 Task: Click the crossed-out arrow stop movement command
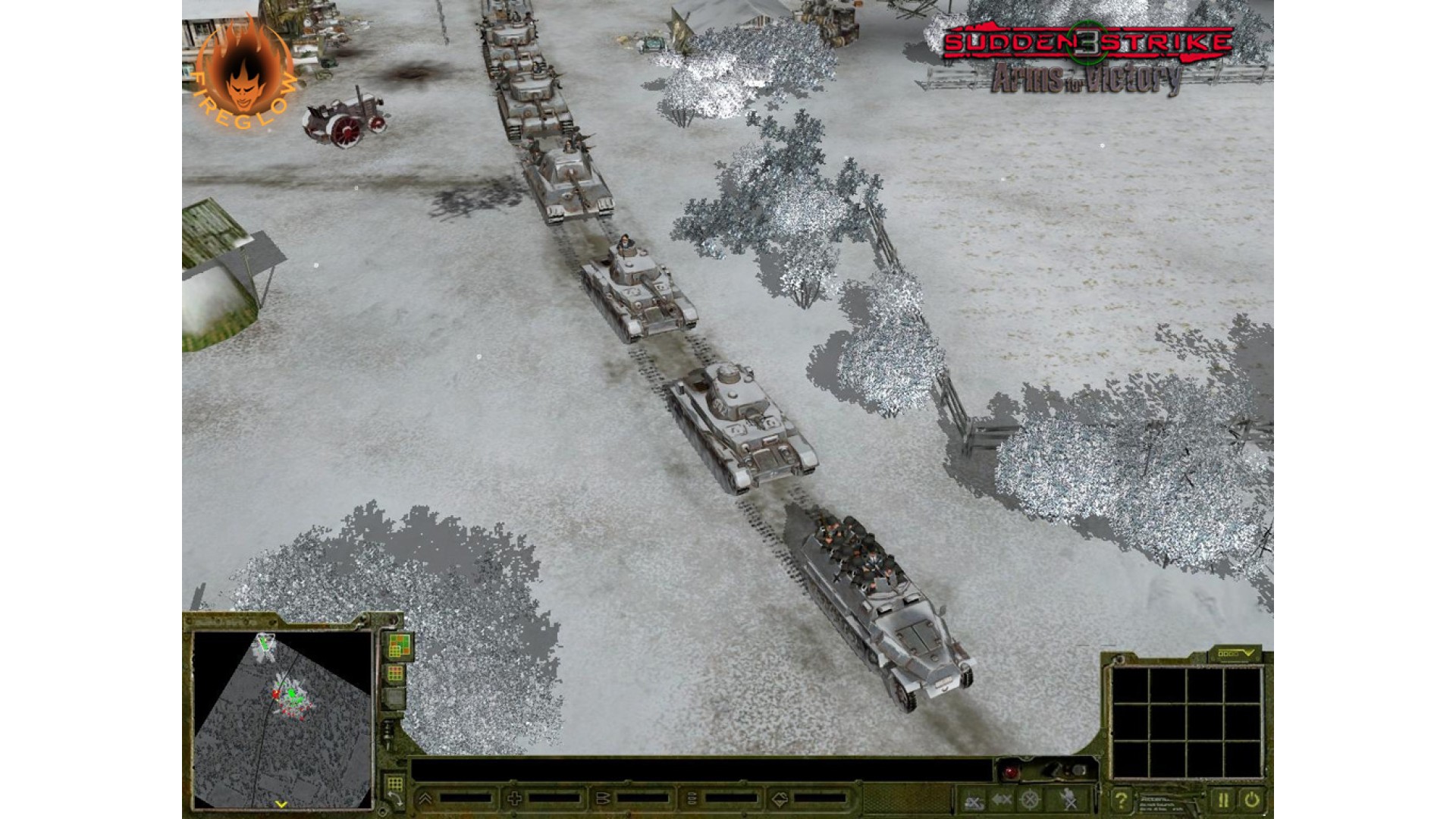tap(1002, 799)
